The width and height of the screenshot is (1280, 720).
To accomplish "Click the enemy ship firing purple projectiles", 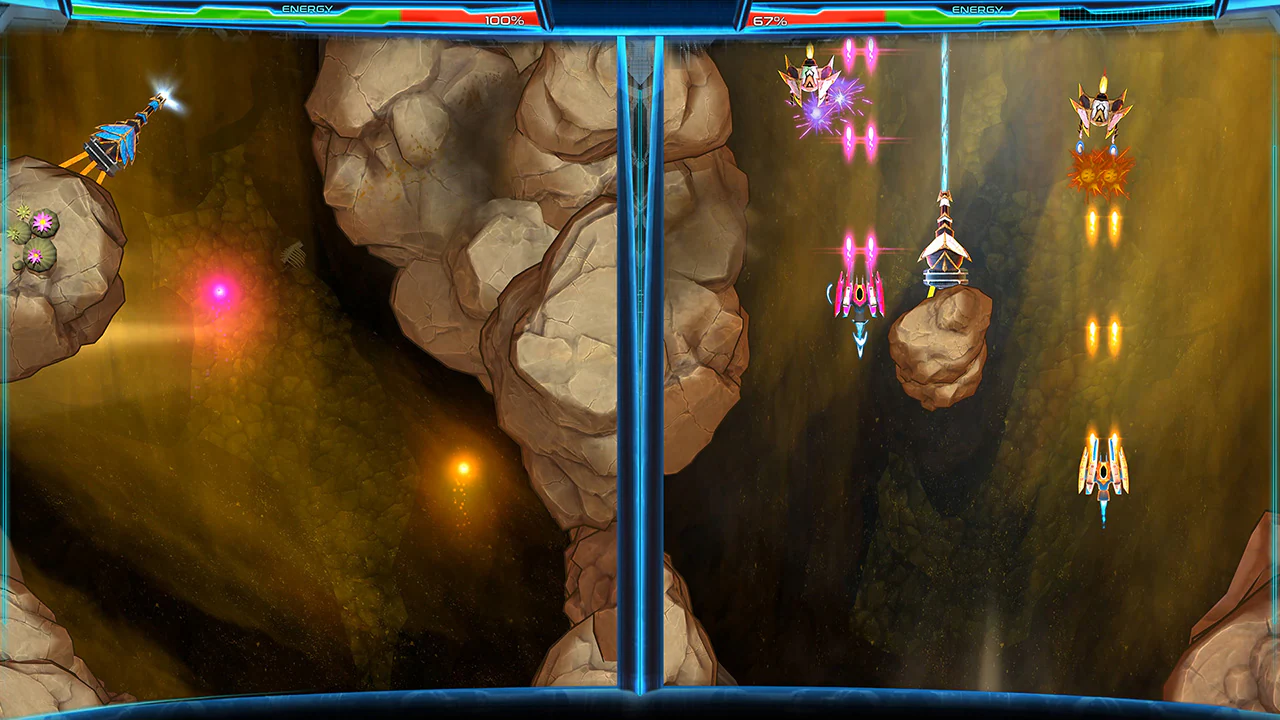I will [x=810, y=80].
